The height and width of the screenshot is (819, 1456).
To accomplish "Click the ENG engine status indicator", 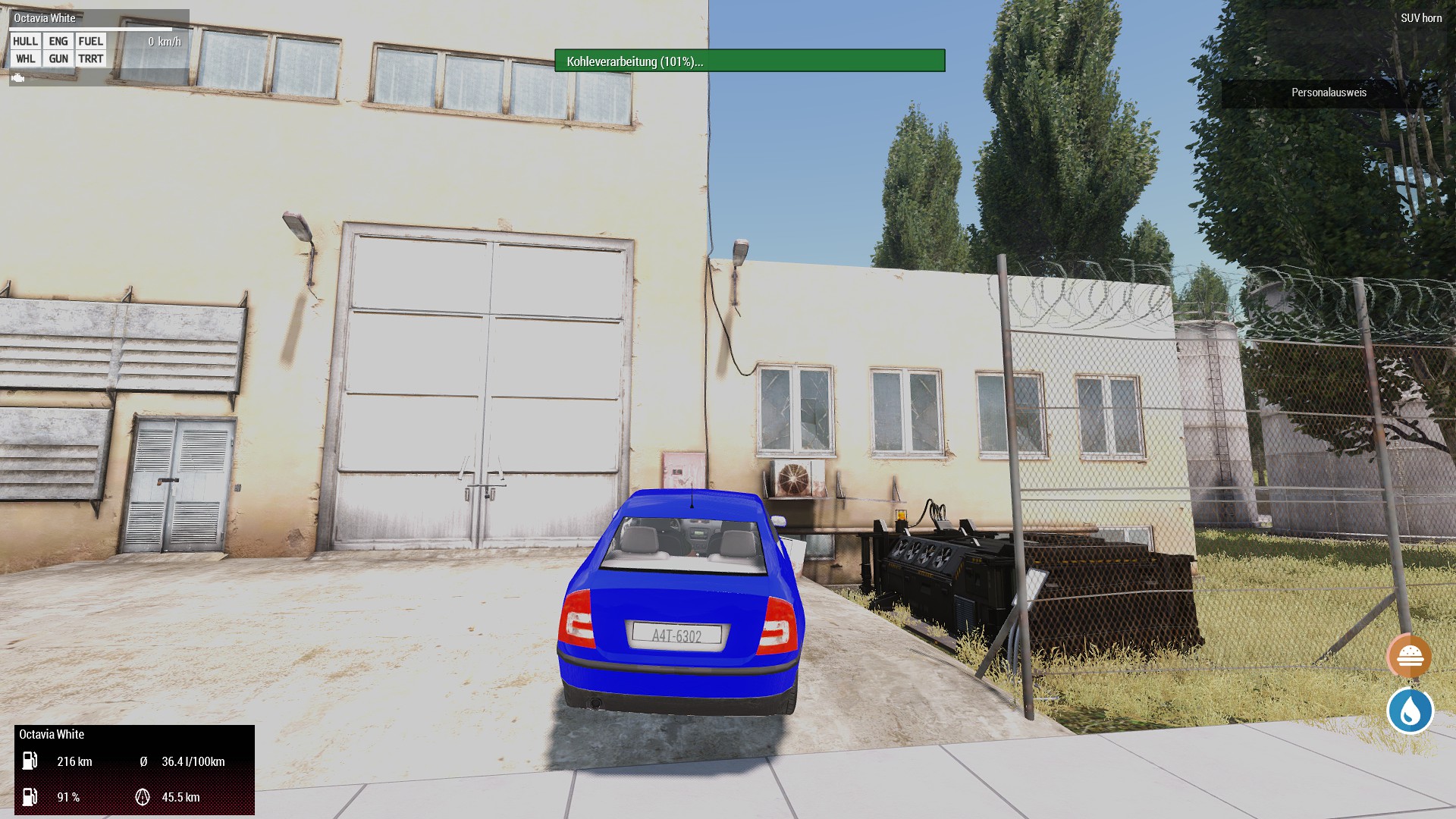I will pos(58,42).
